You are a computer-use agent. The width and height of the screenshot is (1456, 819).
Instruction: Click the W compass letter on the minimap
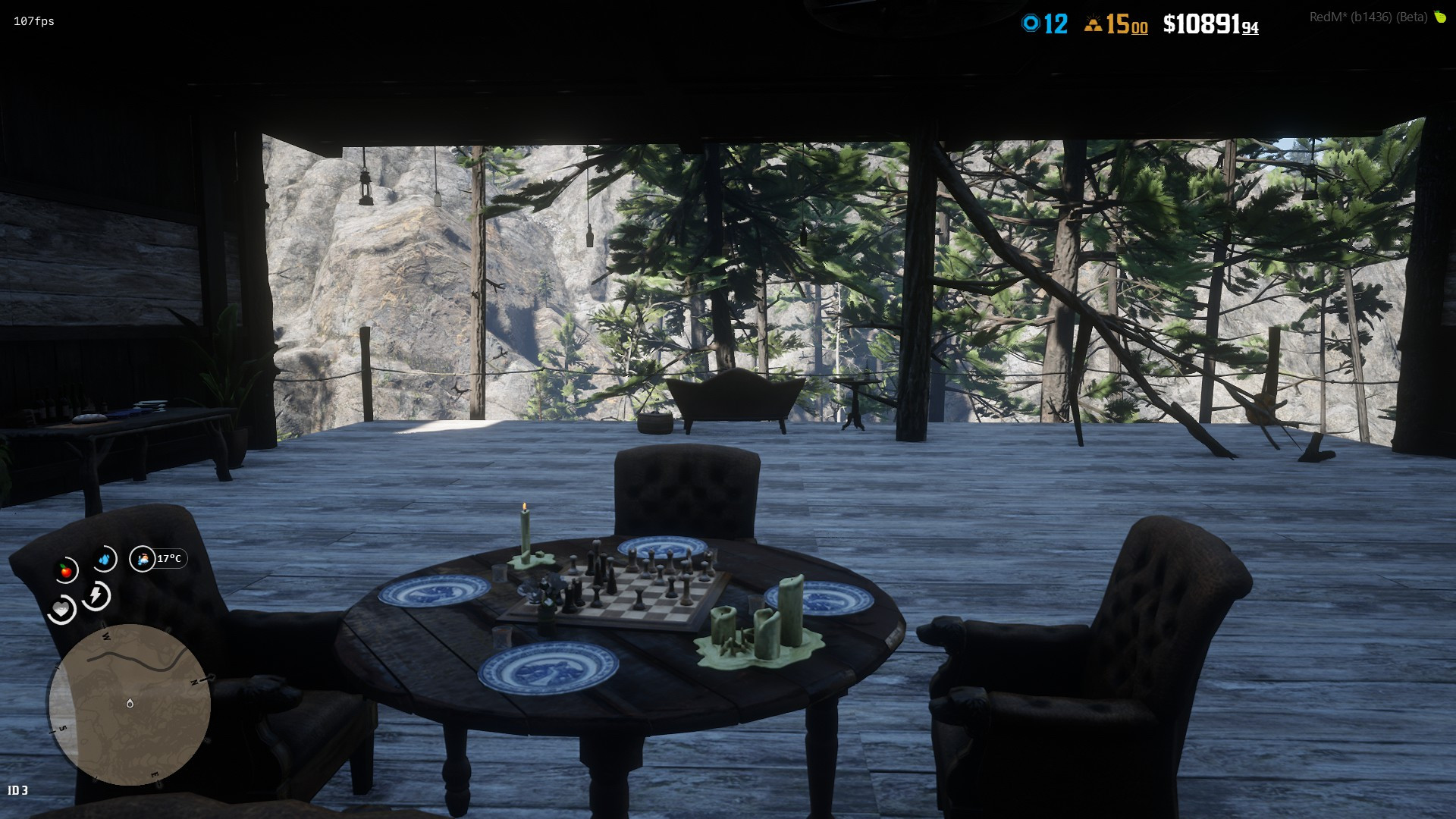(x=106, y=636)
